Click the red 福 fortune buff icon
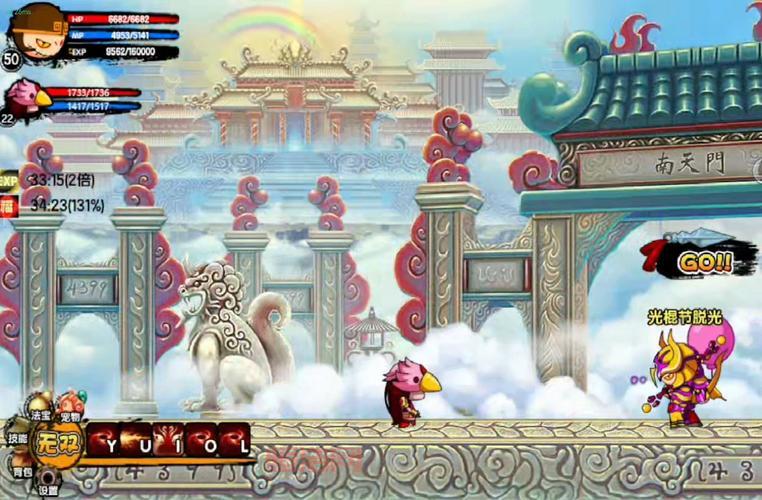This screenshot has height=500, width=762. pyautogui.click(x=9, y=206)
